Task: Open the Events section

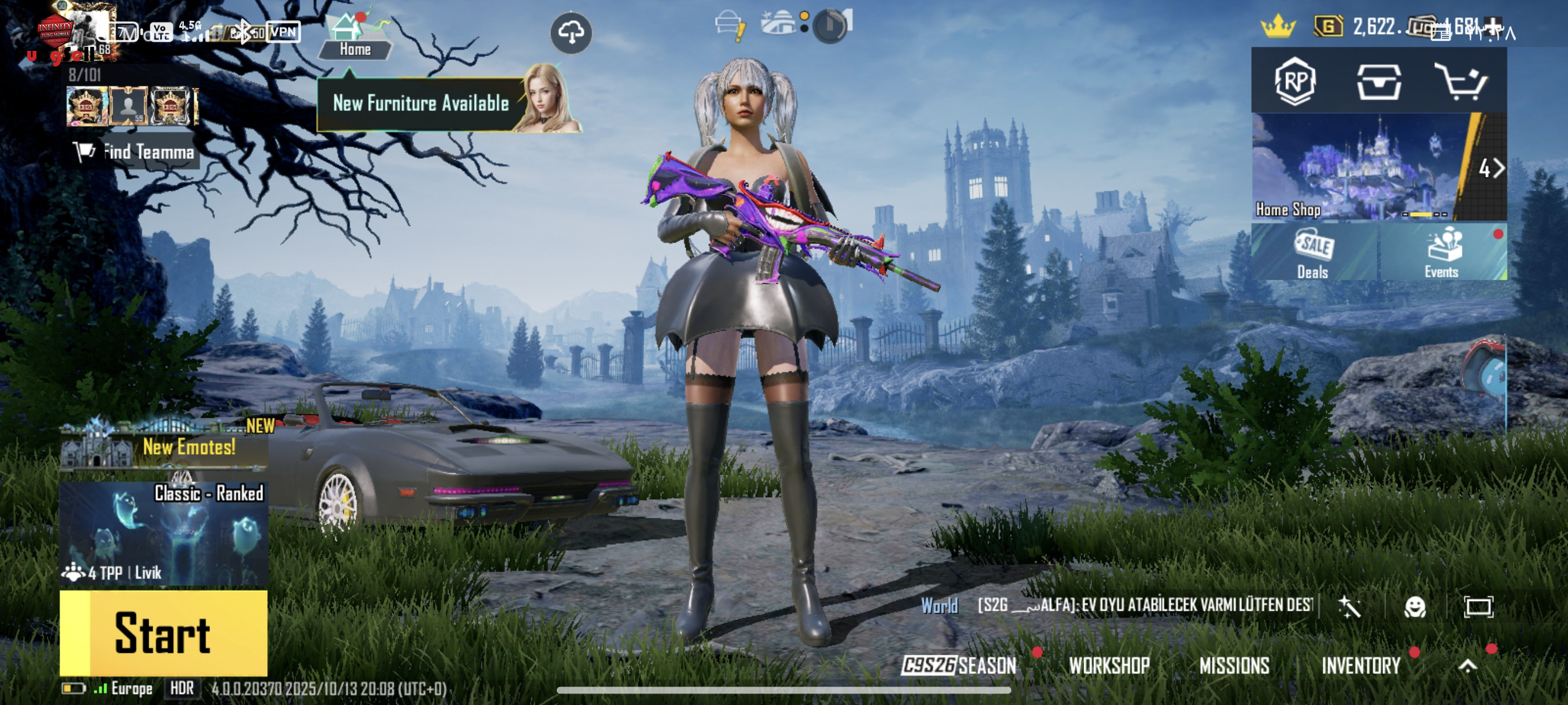Action: (1441, 253)
